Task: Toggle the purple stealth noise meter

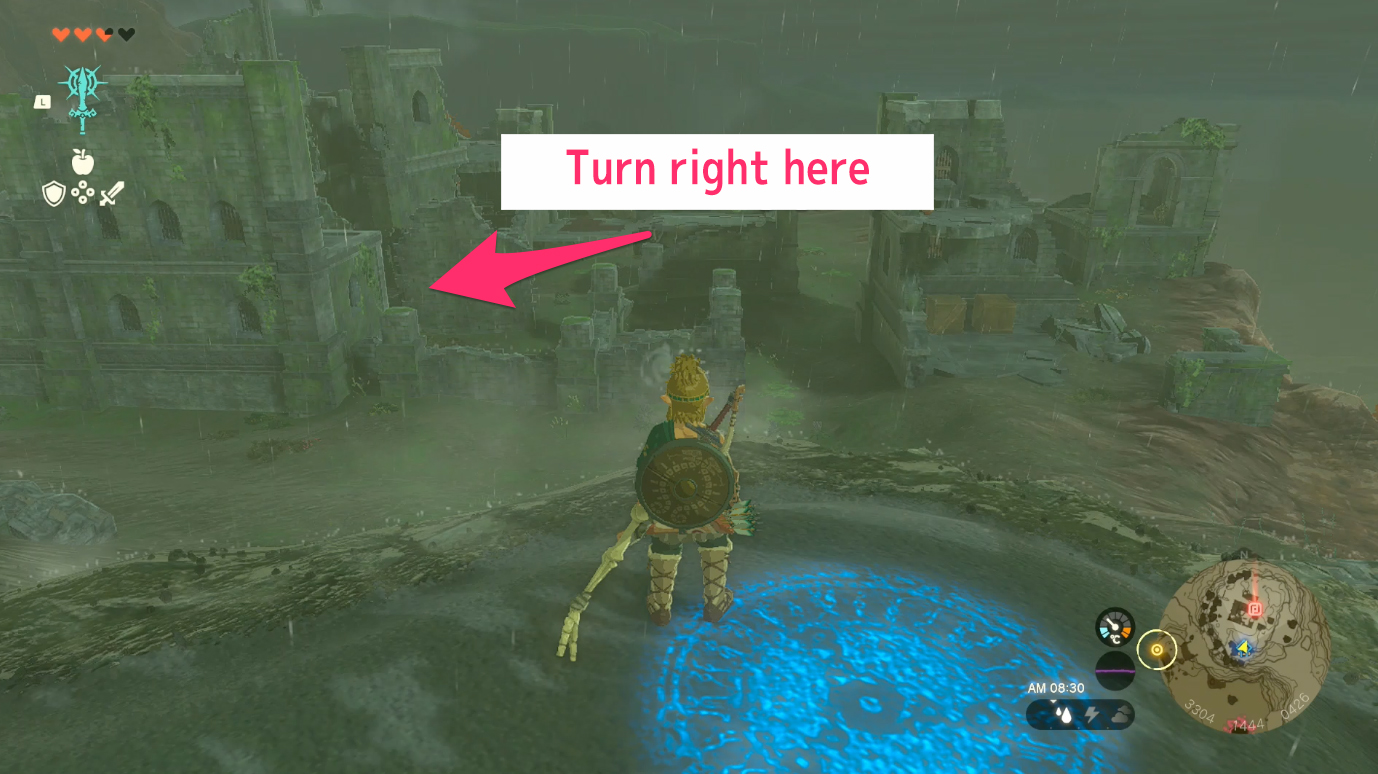Action: pyautogui.click(x=1115, y=671)
